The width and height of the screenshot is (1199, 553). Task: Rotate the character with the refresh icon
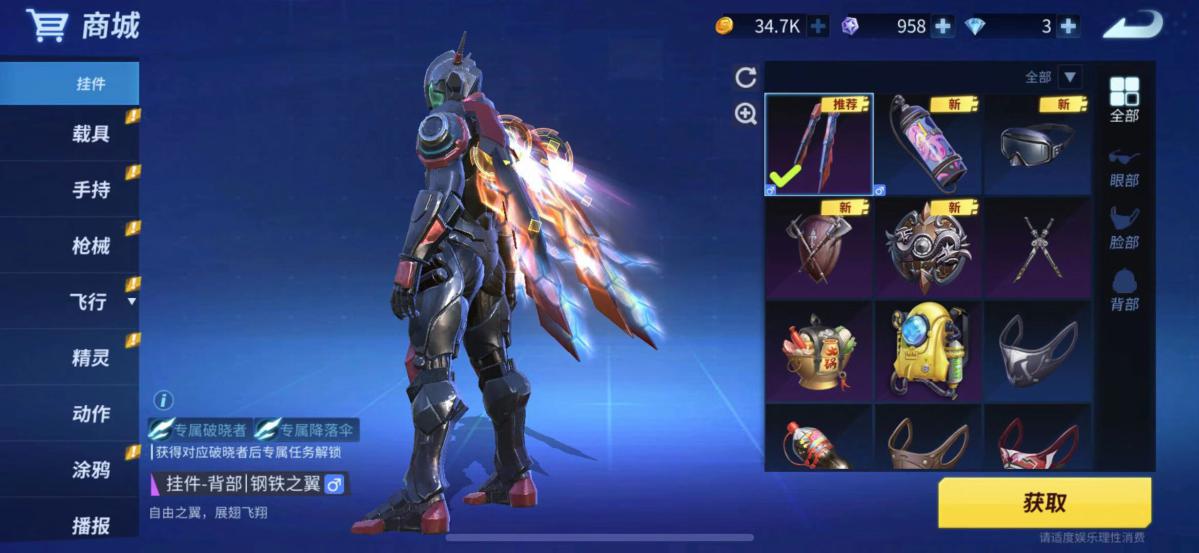[745, 78]
